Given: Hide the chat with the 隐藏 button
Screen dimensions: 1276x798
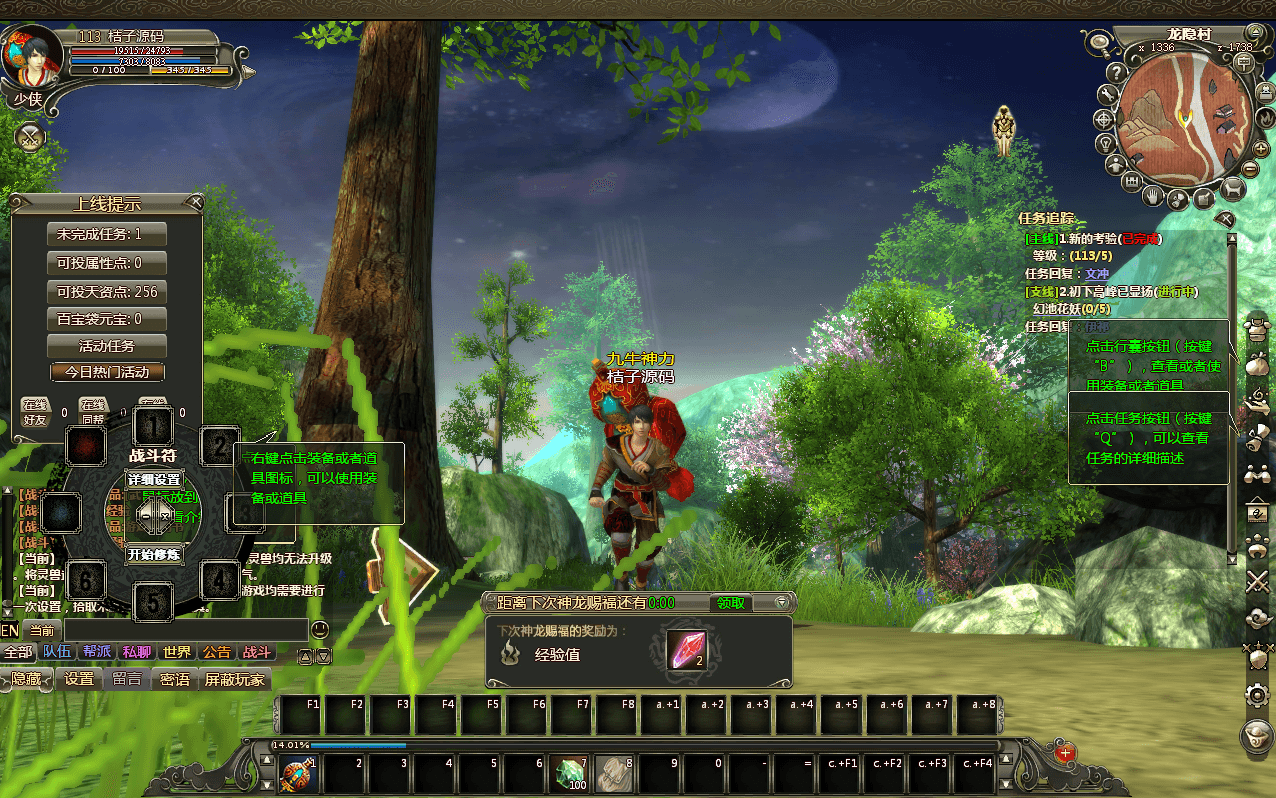Looking at the screenshot, I should (26, 679).
